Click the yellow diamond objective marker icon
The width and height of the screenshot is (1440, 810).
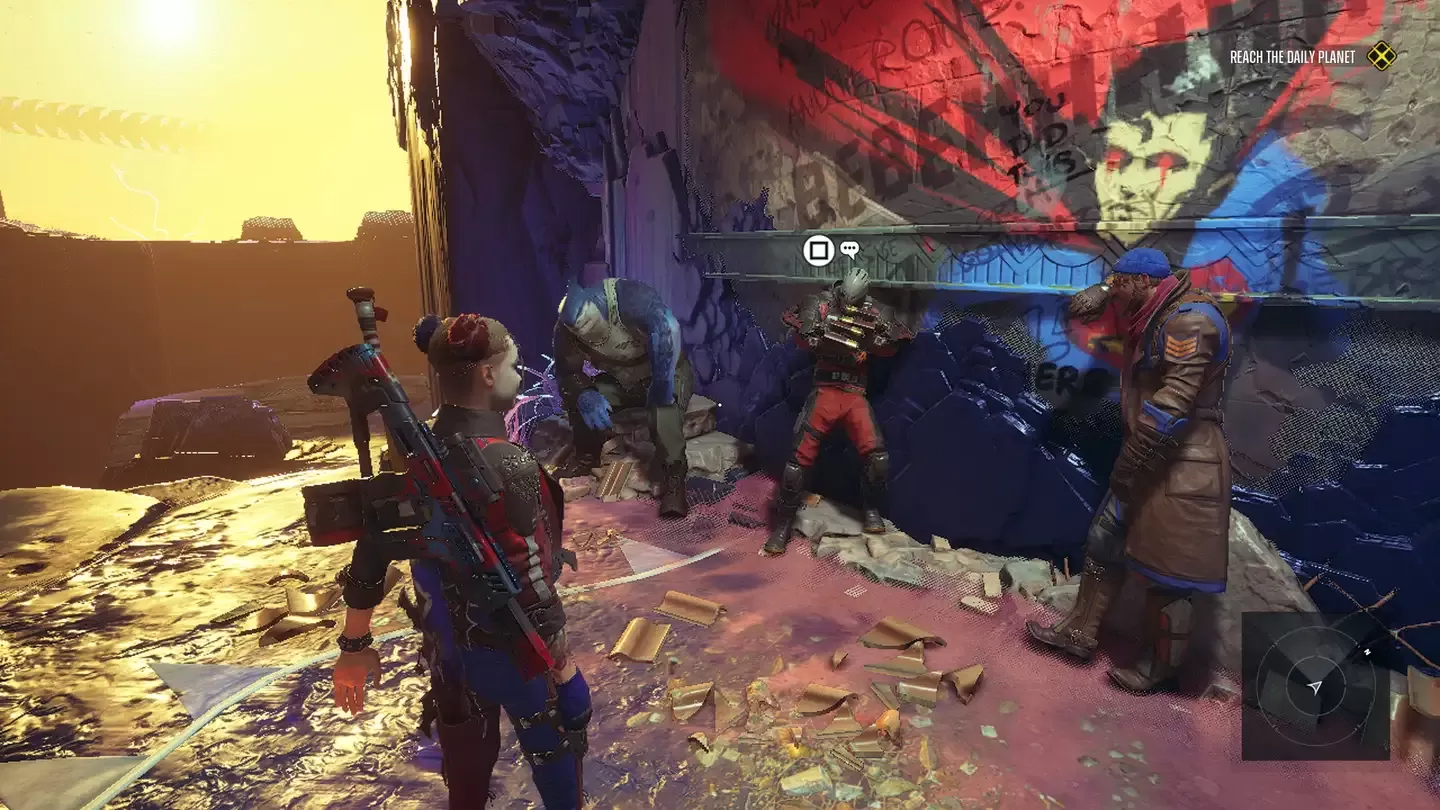1381,56
